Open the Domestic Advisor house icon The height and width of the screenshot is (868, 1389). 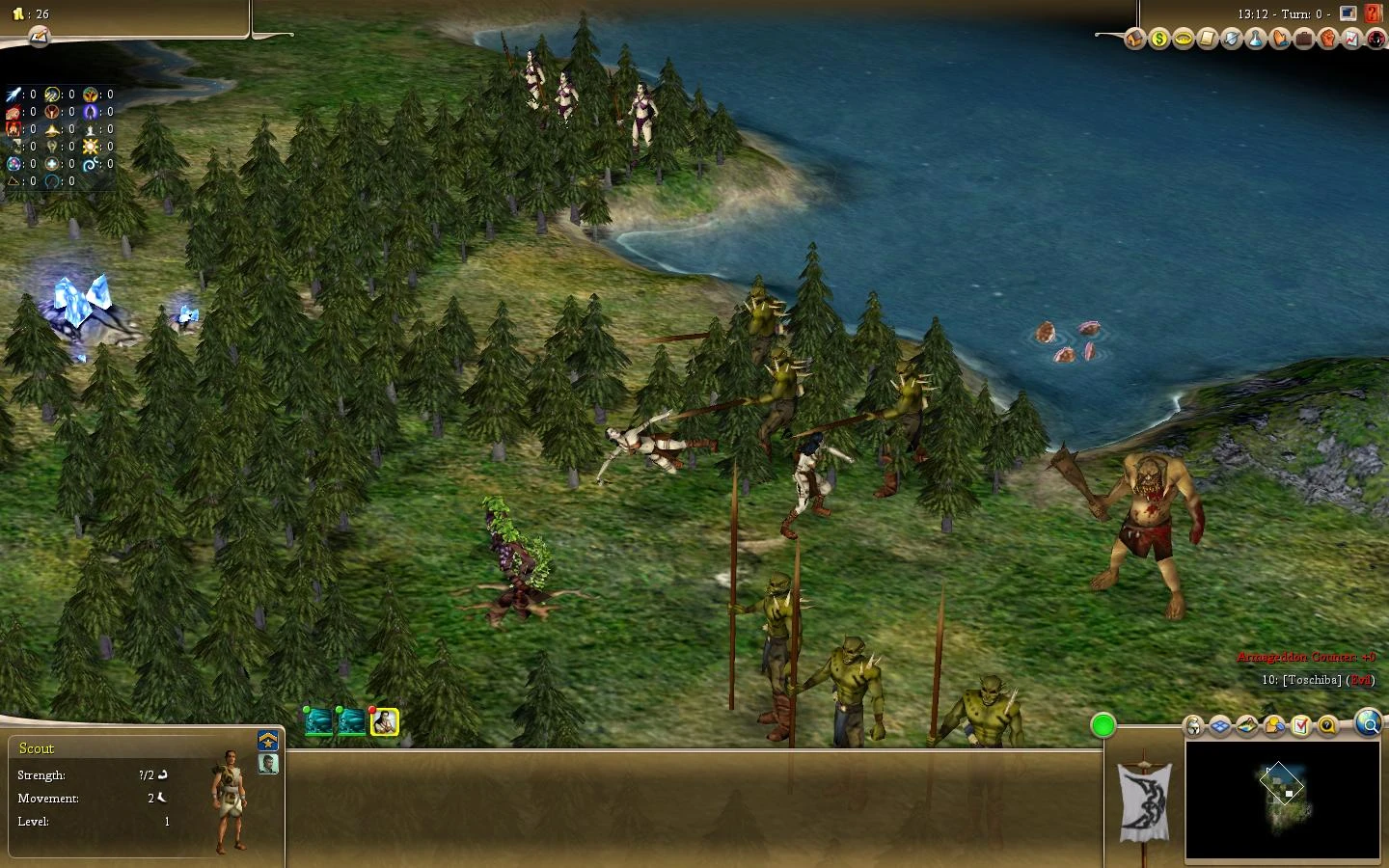(1134, 39)
